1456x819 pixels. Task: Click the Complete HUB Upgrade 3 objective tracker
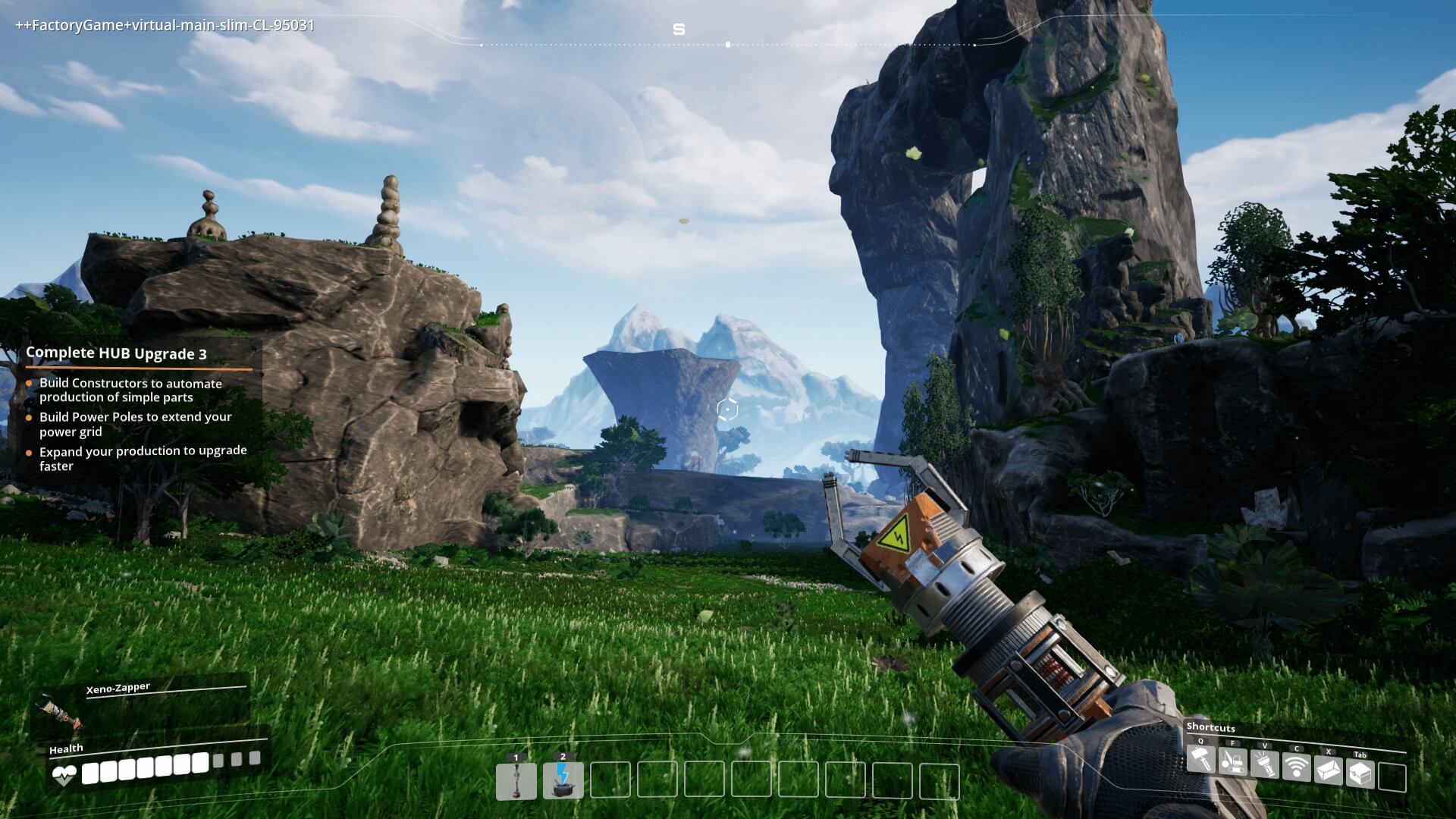click(x=116, y=353)
